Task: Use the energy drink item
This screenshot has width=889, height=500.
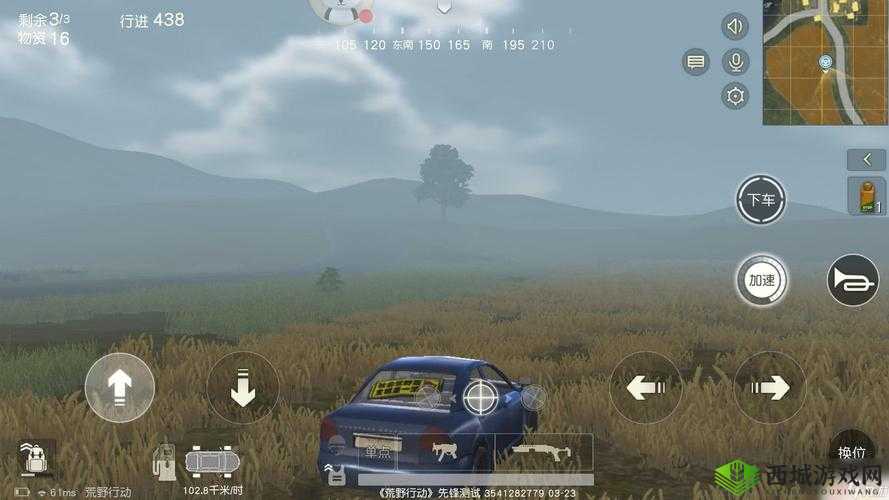Action: point(866,196)
